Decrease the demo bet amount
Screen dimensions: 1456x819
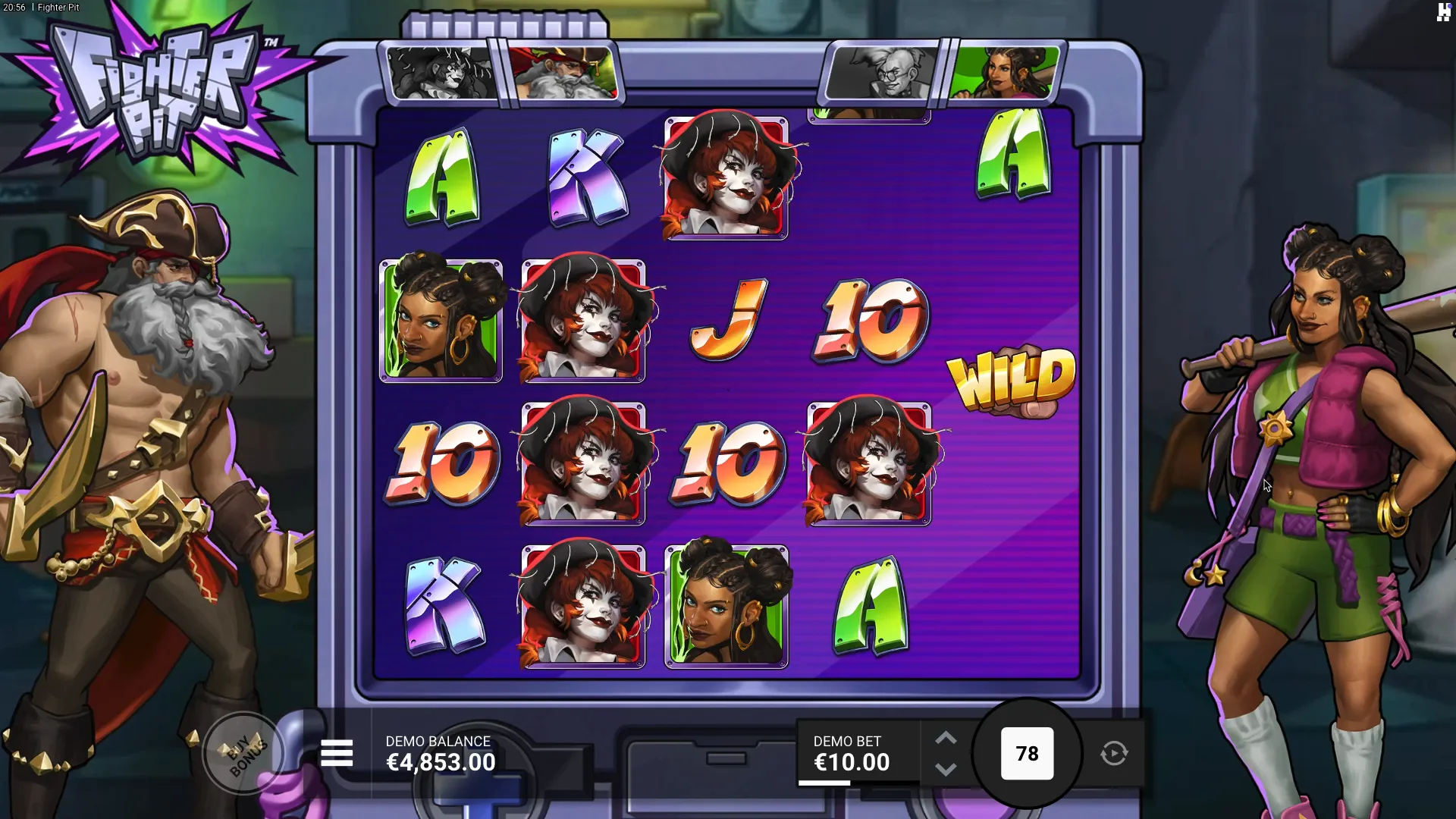coord(946,769)
